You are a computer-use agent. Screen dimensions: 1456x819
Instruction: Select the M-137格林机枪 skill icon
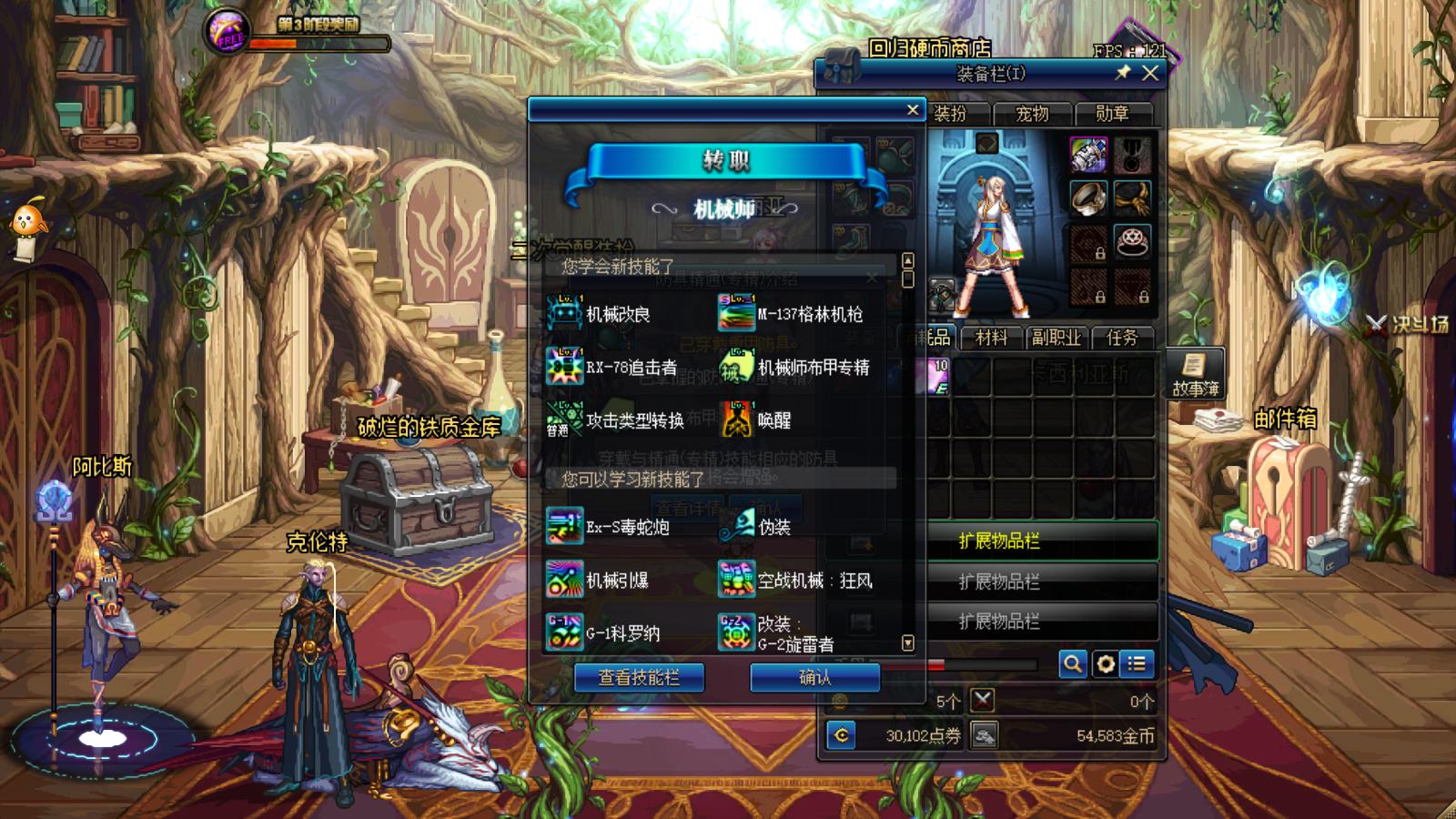click(x=736, y=313)
